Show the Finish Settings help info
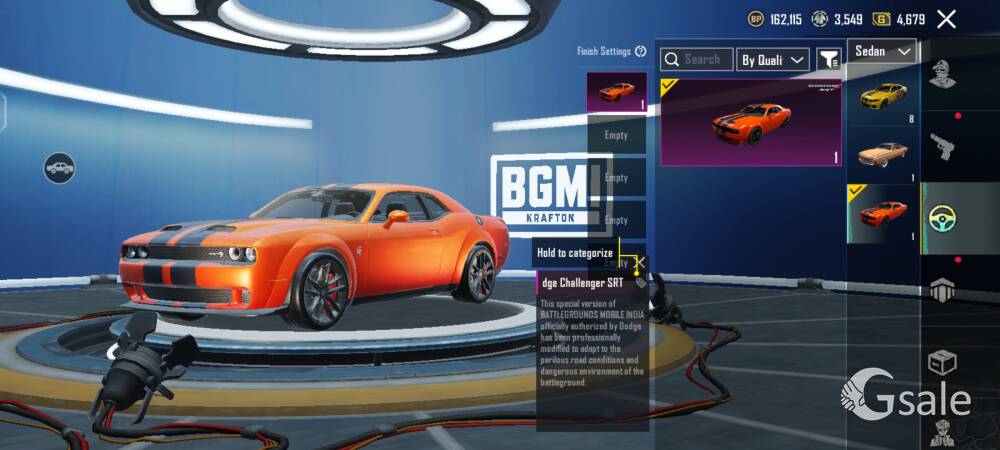Screen dimensions: 1000x450 (x=639, y=52)
